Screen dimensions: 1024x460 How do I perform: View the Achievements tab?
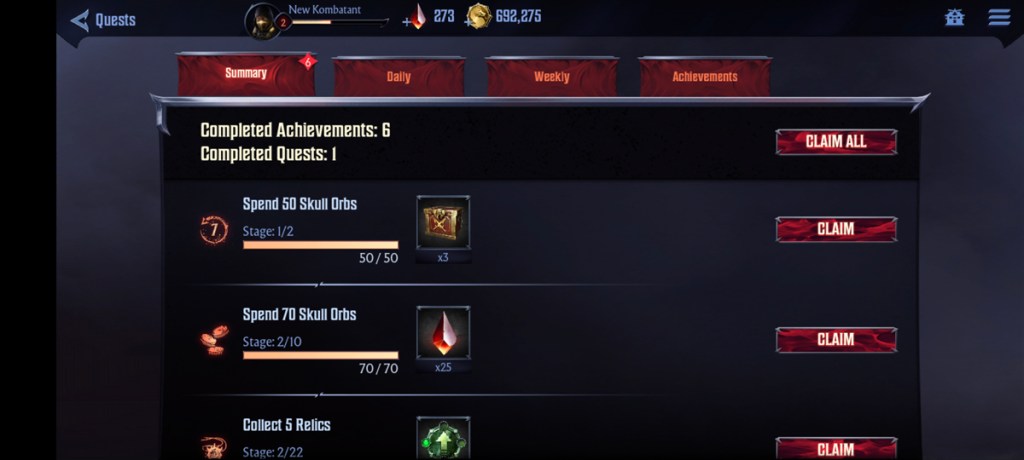[705, 77]
